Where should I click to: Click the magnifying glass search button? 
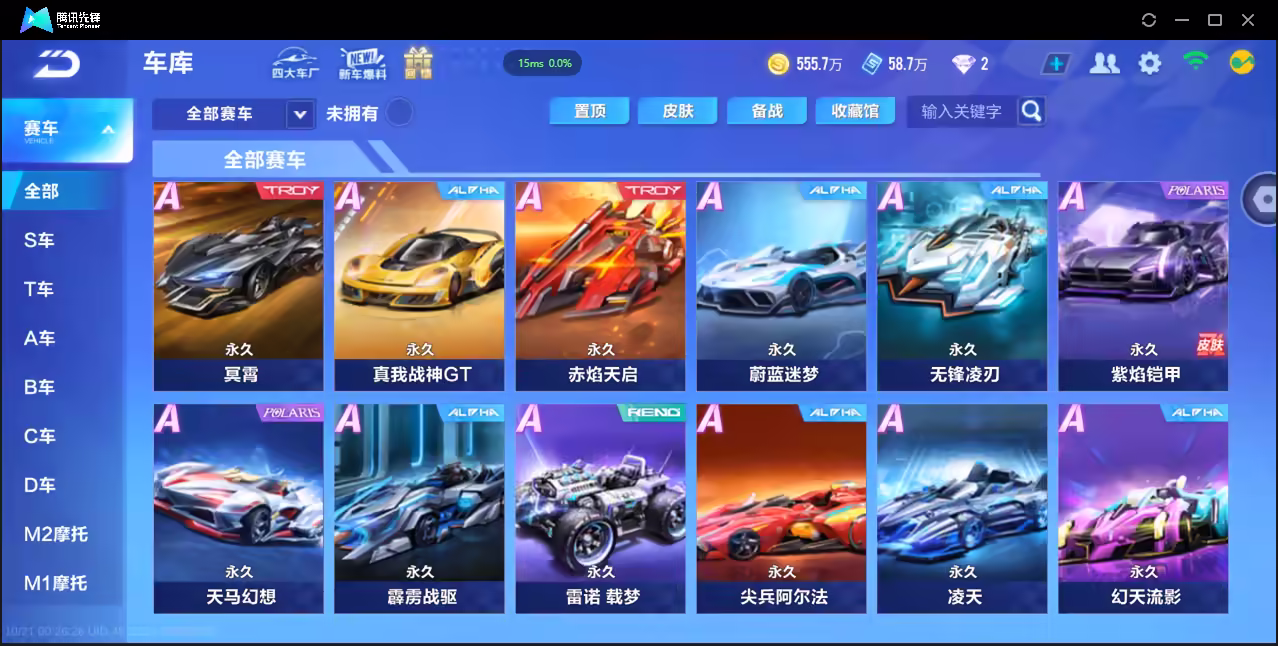tap(1031, 111)
